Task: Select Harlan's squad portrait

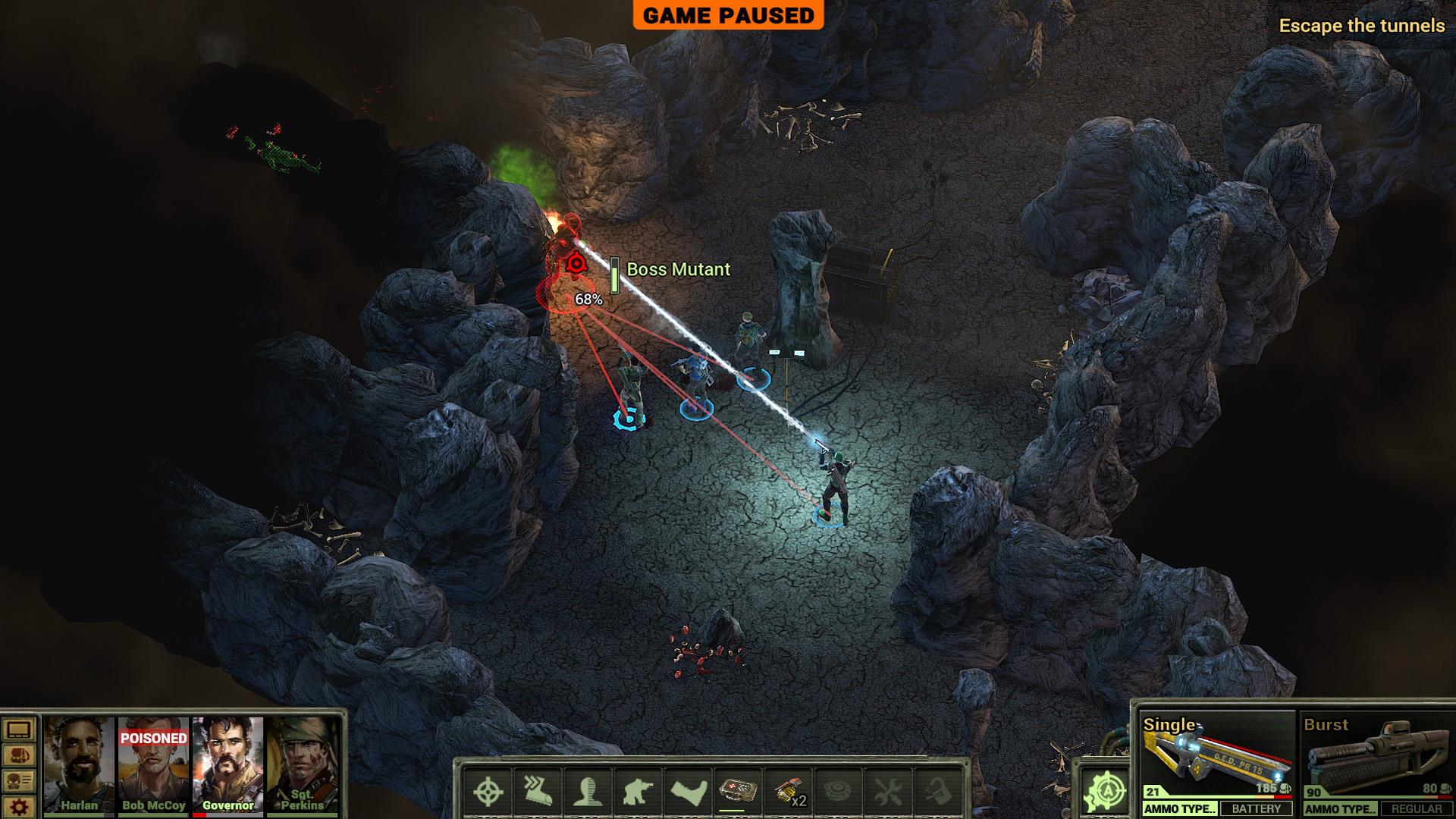Action: tap(79, 764)
